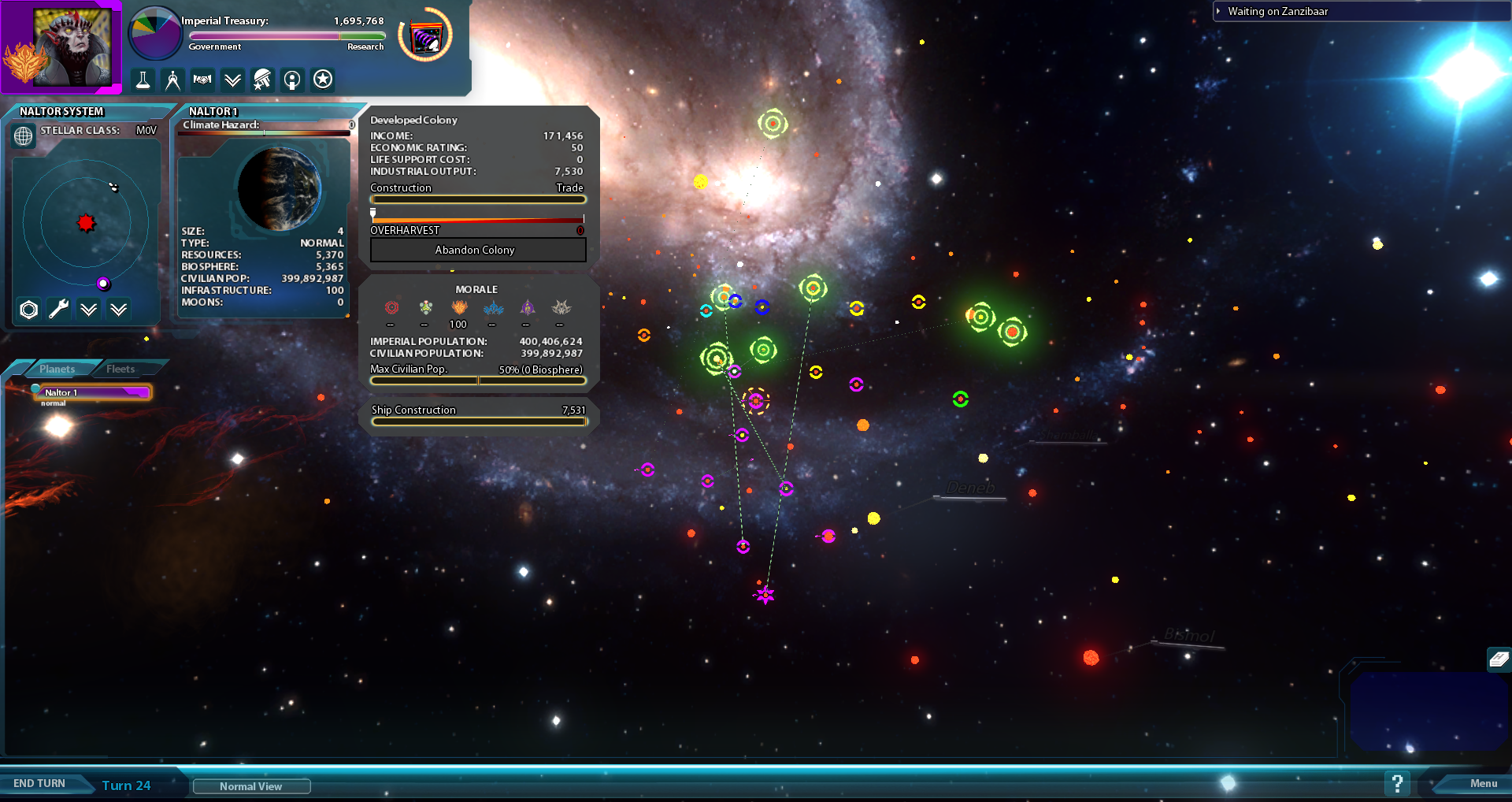Click the Government-Research treasury slider
This screenshot has width=1512, height=802.
pyautogui.click(x=287, y=36)
